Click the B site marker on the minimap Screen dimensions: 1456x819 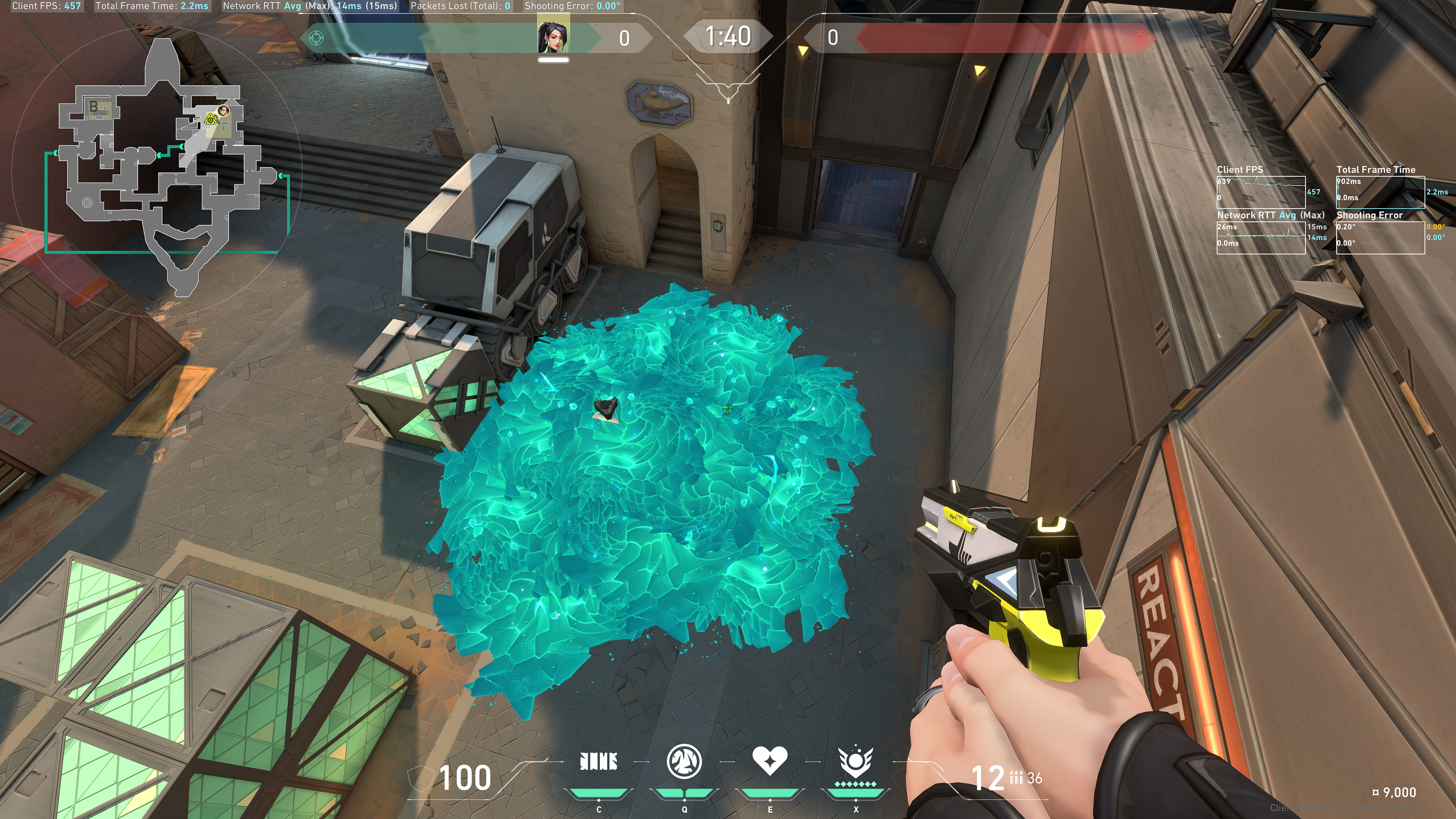click(x=94, y=106)
